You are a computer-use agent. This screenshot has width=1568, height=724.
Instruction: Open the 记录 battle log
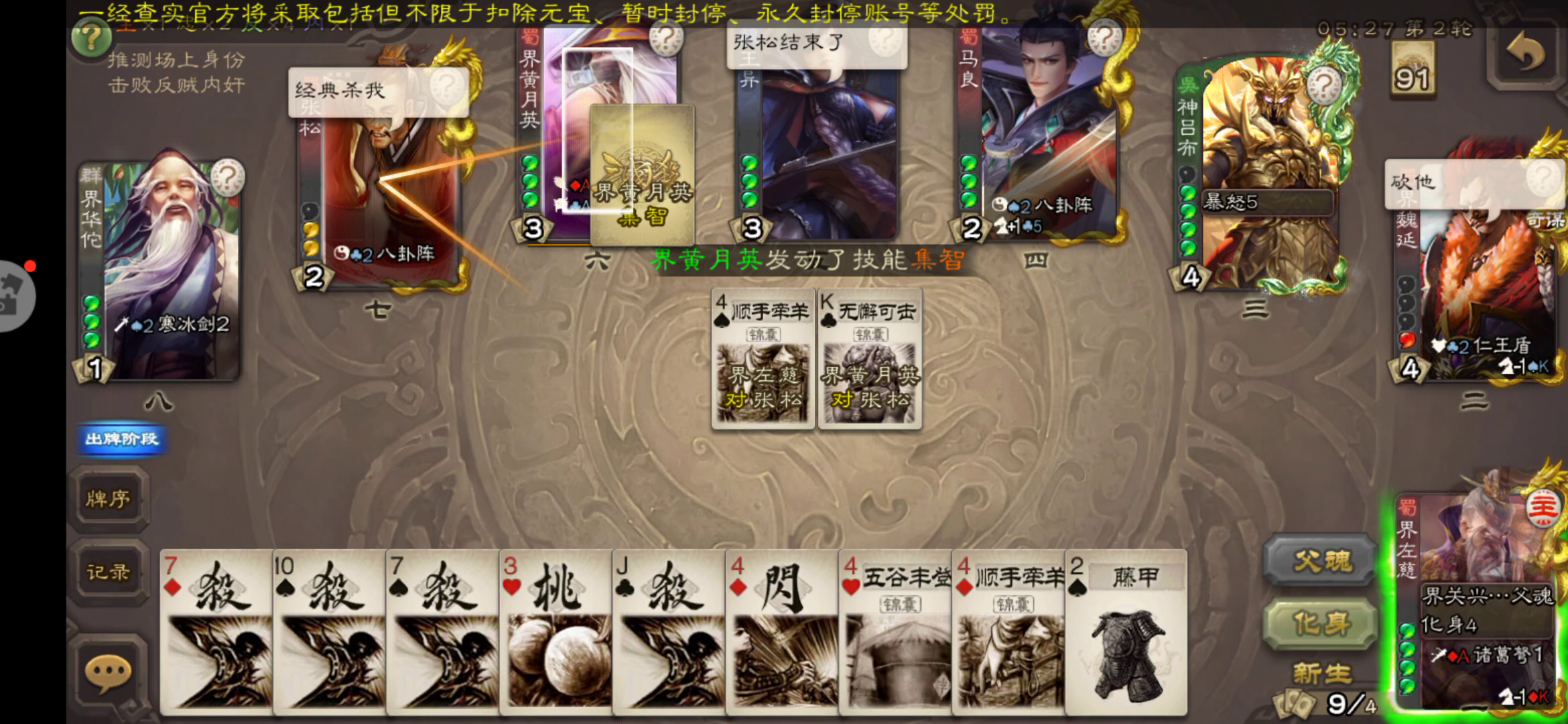pyautogui.click(x=109, y=571)
